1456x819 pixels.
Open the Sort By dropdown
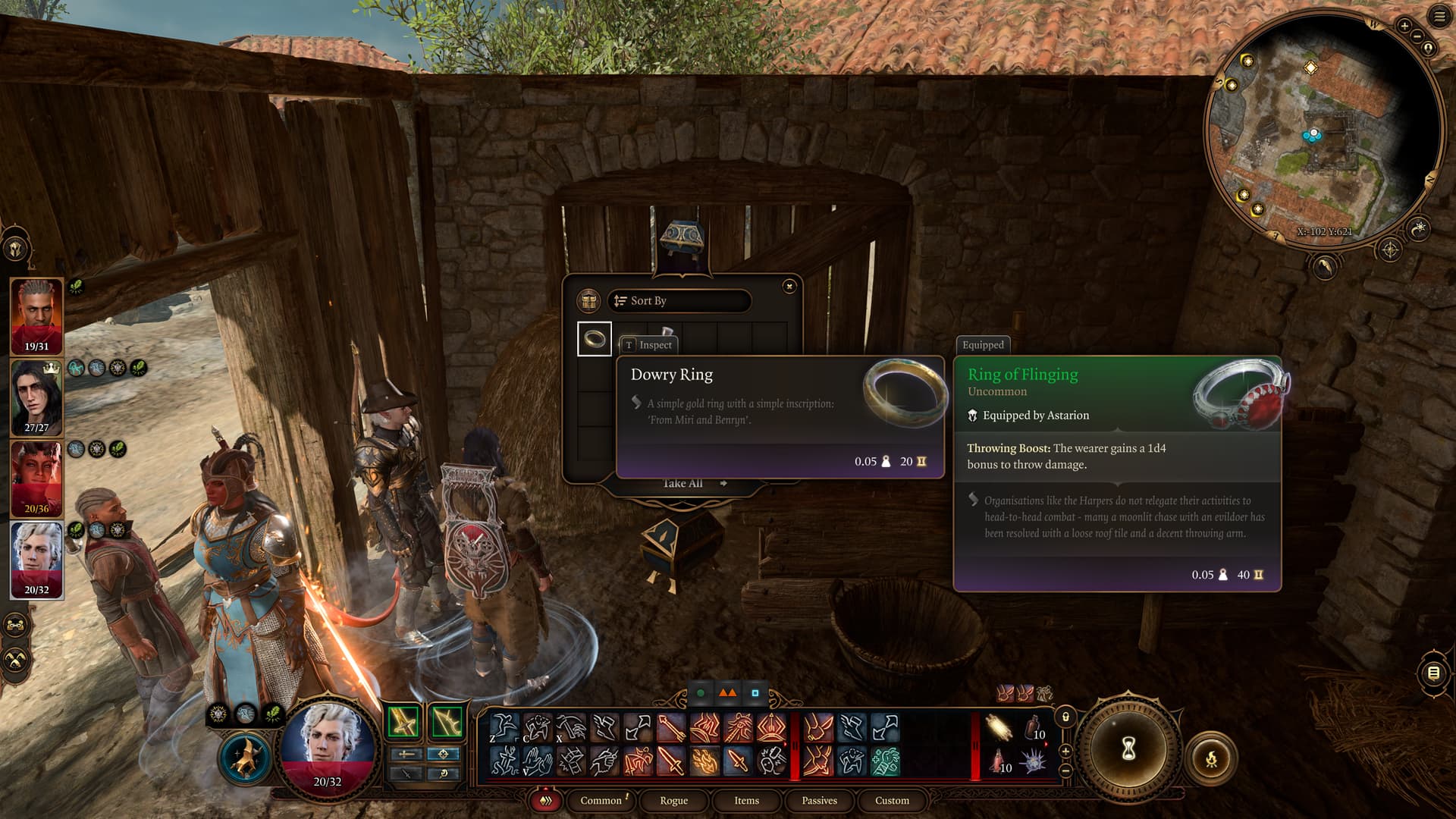coord(679,301)
